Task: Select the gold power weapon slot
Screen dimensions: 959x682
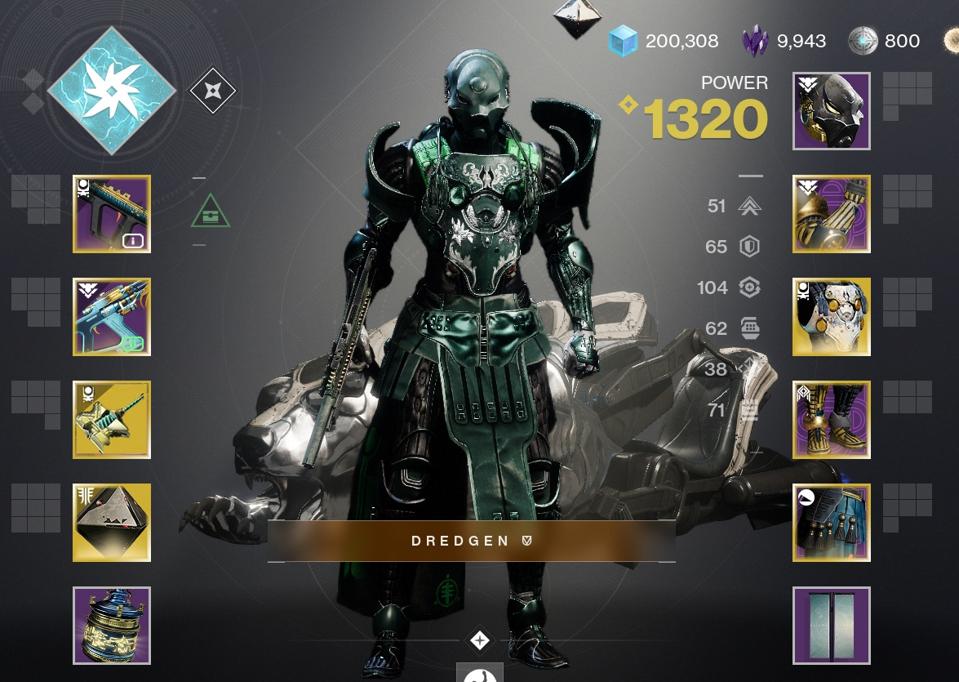Action: pyautogui.click(x=112, y=420)
